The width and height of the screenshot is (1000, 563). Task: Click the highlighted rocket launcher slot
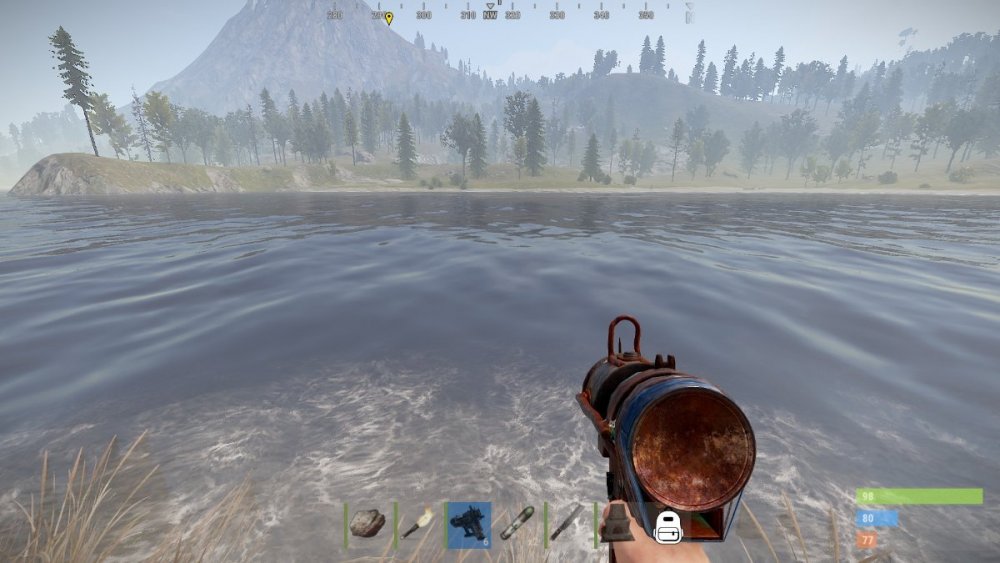468,524
